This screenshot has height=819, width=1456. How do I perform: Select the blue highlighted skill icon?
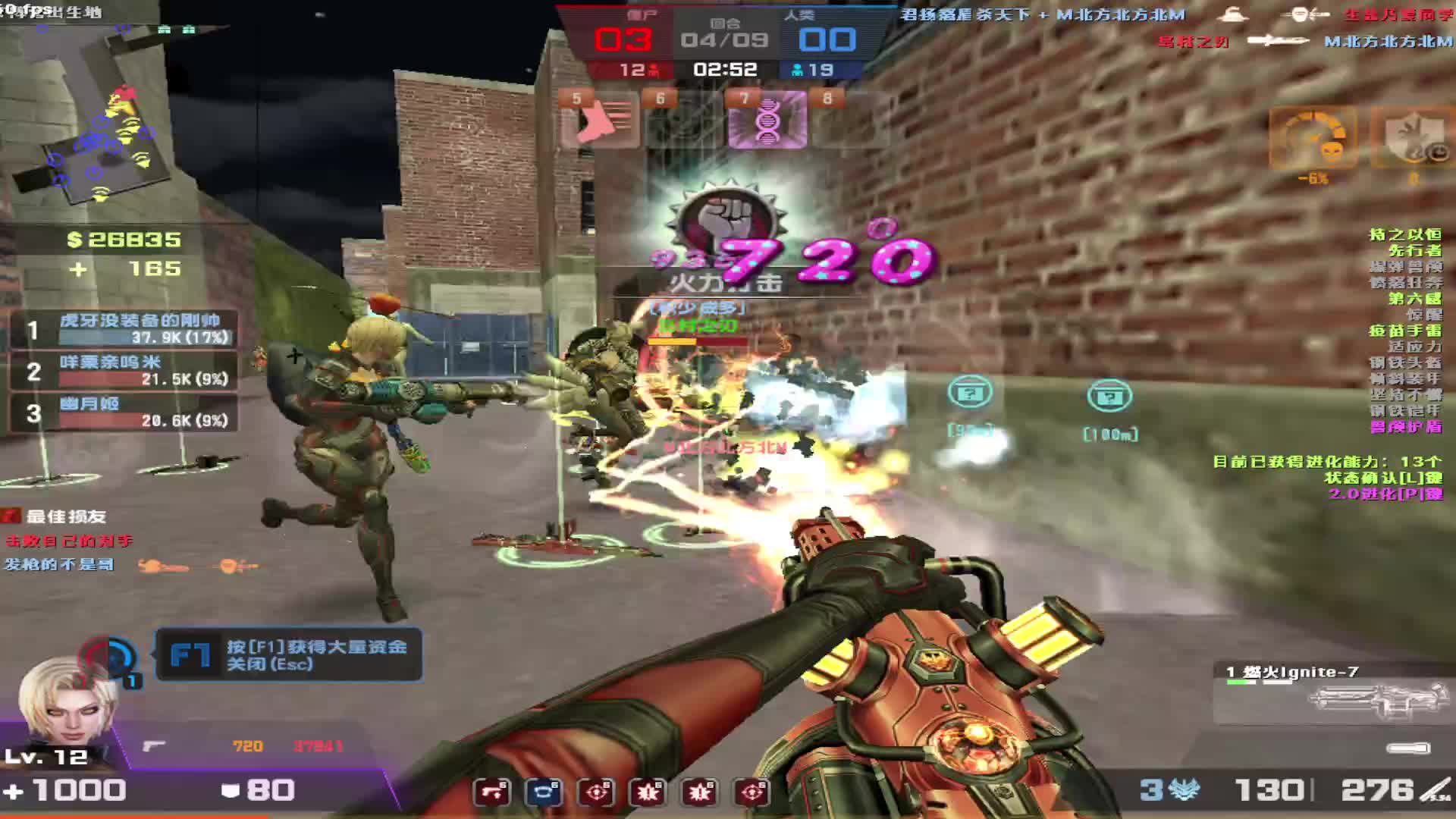(543, 792)
